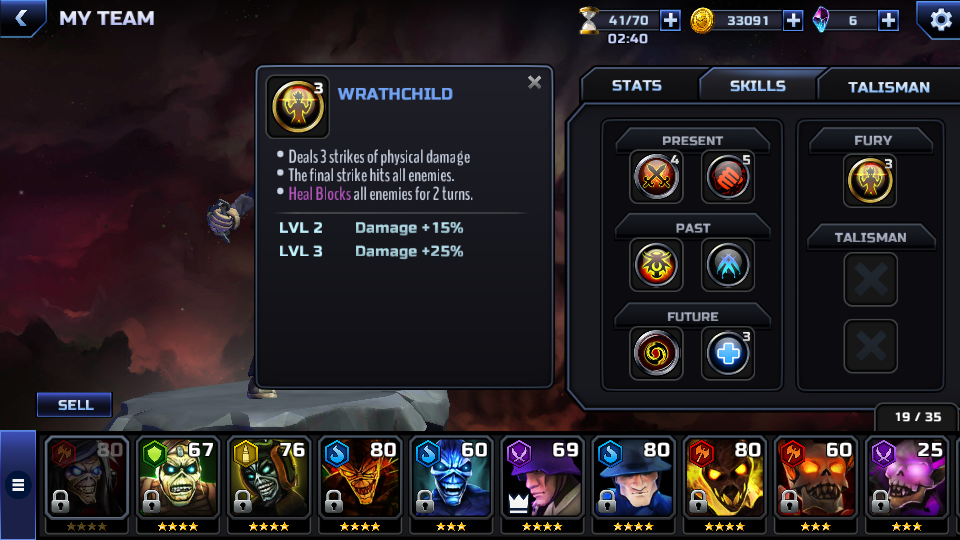The image size is (960, 540).
Task: Choose the red fist Present skill
Action: (728, 178)
